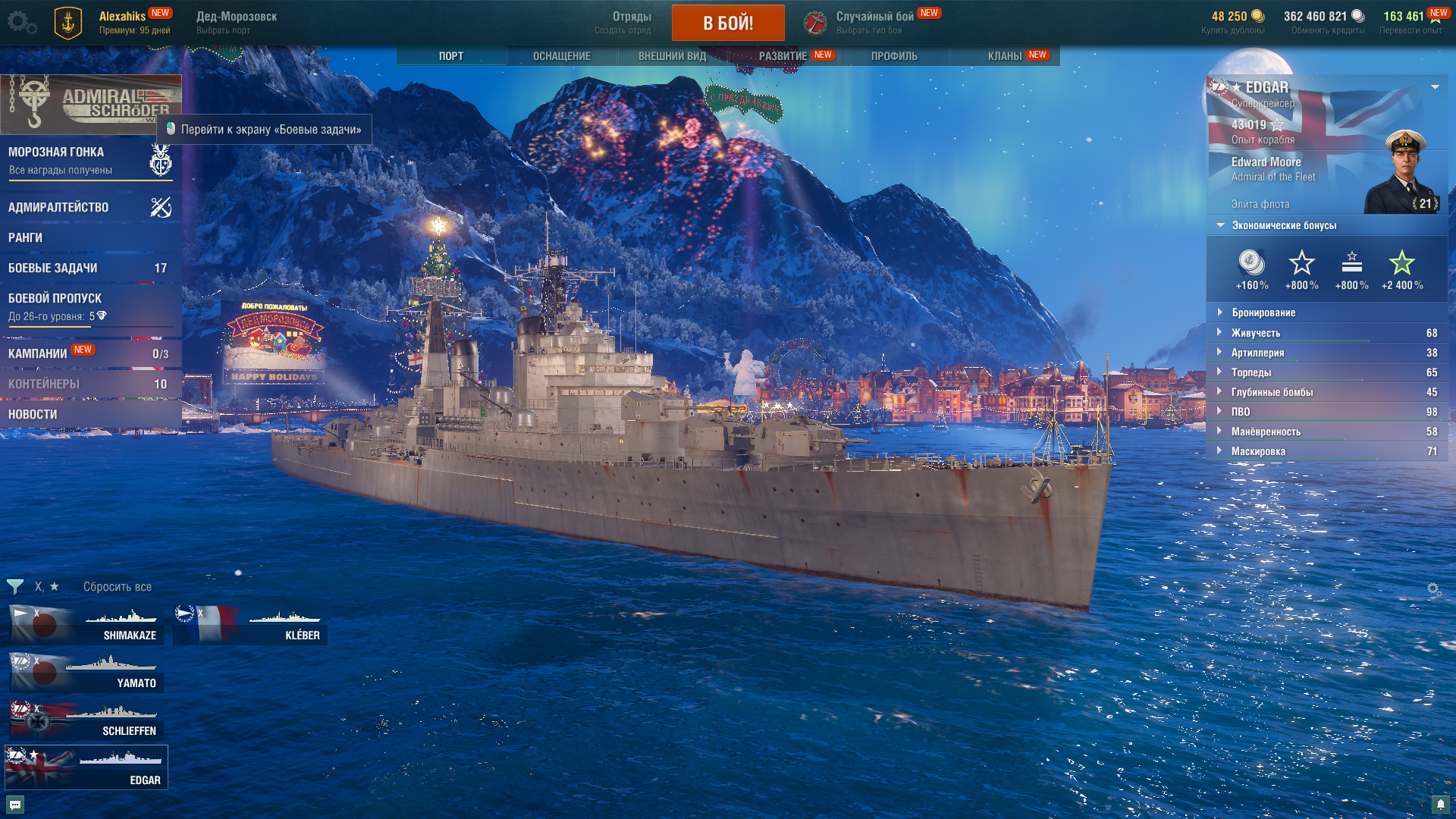The image size is (1456, 819).
Task: Choose battle type Случайный бой
Action: [874, 22]
